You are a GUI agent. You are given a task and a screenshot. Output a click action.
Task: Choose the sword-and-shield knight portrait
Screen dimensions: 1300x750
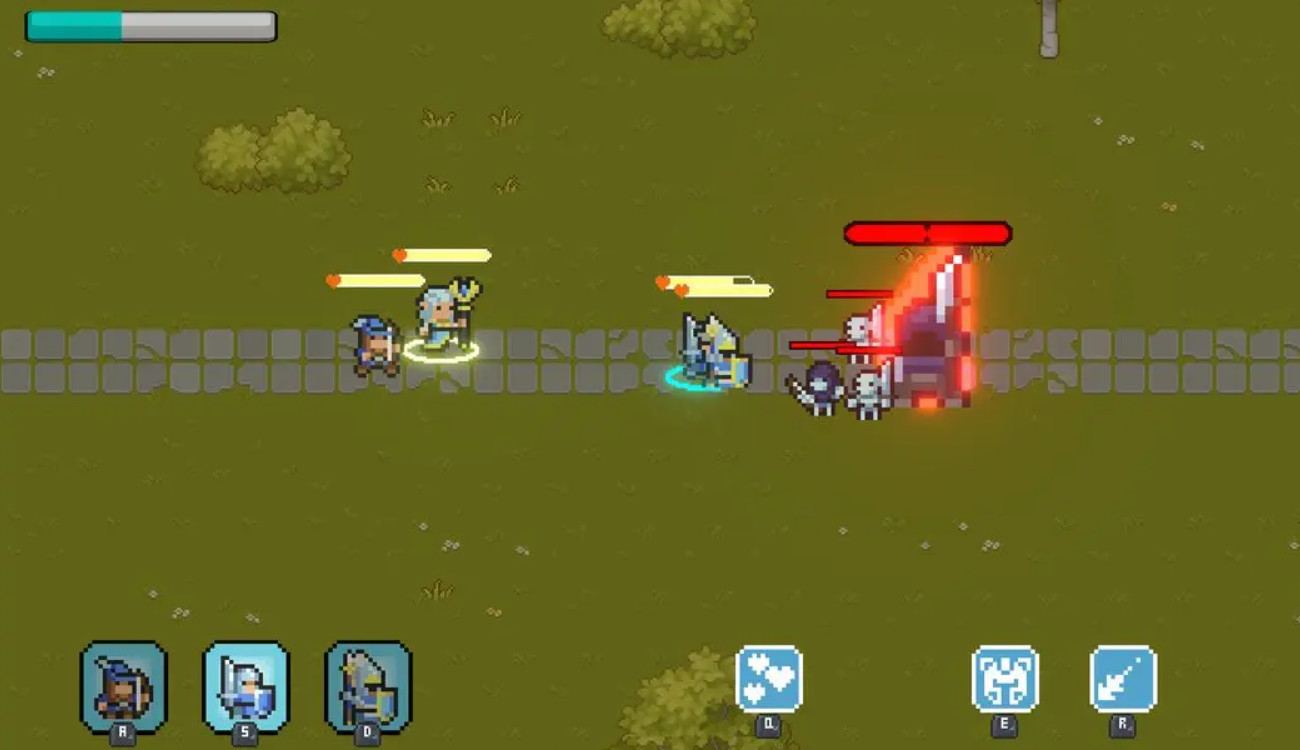pyautogui.click(x=246, y=686)
